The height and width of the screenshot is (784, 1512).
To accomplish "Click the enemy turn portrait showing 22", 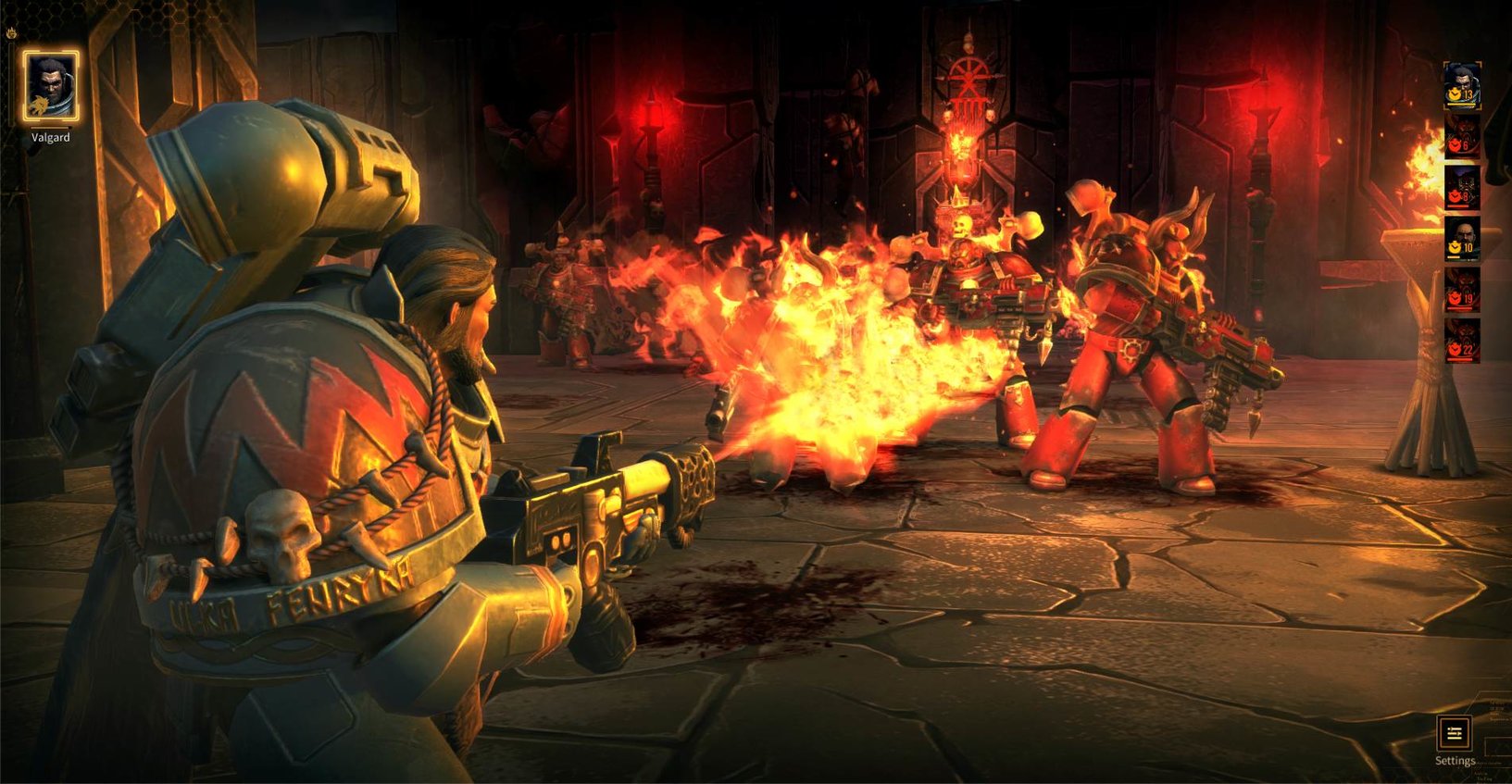I will (1462, 341).
